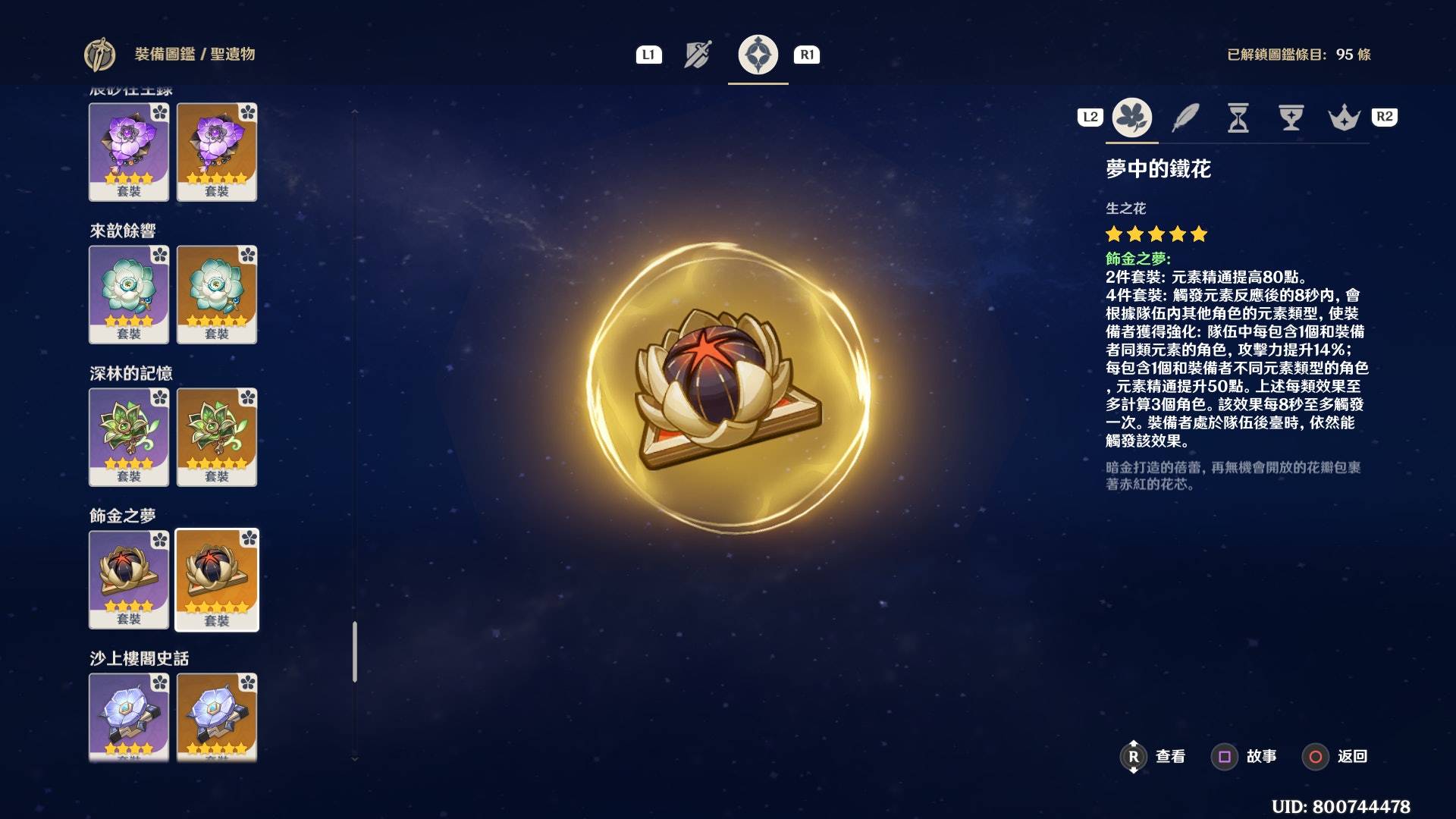Open the five-star 深林的記憶 green flower
The height and width of the screenshot is (819, 1456).
click(217, 437)
